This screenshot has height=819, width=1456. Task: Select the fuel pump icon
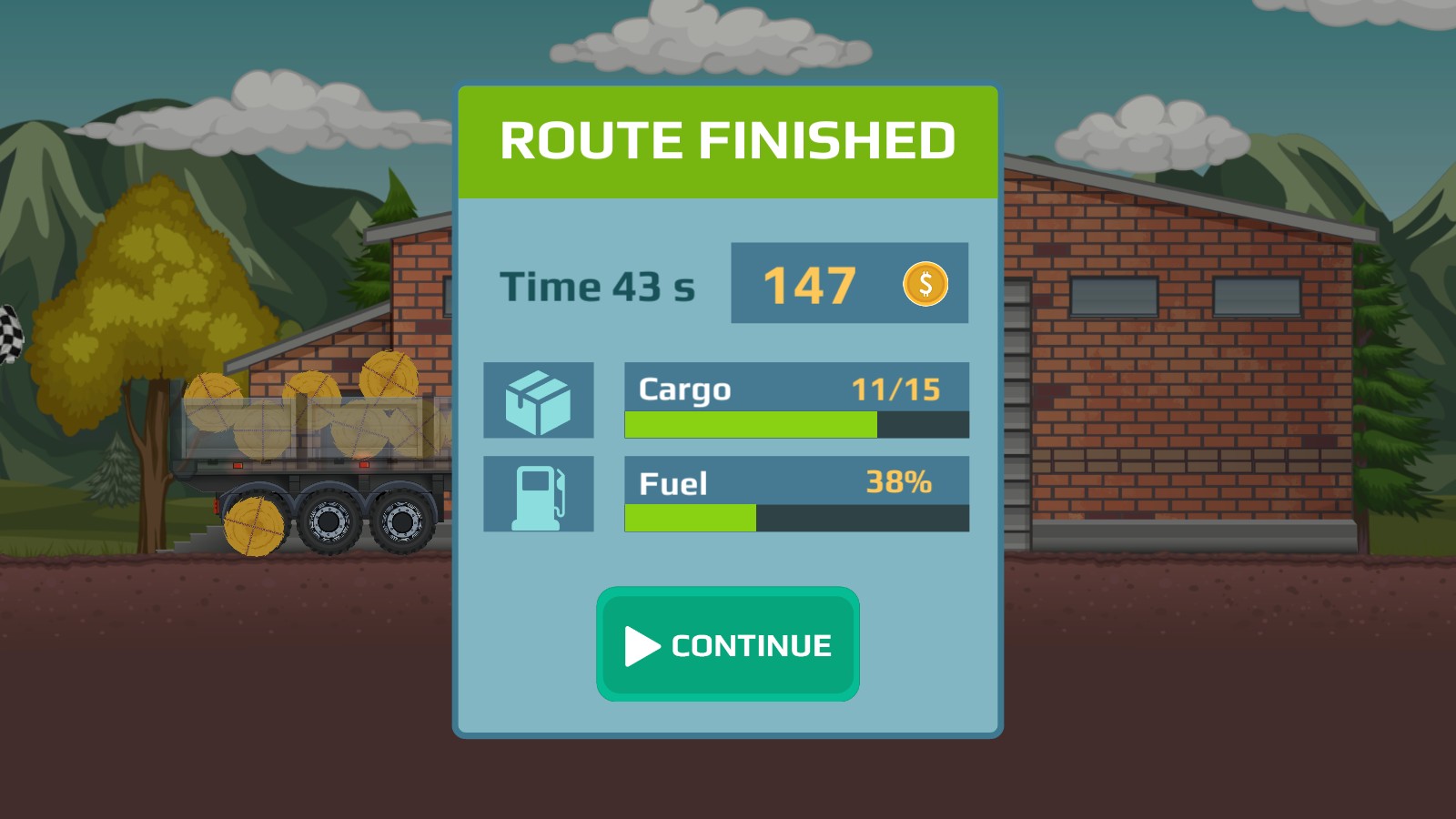(x=539, y=492)
